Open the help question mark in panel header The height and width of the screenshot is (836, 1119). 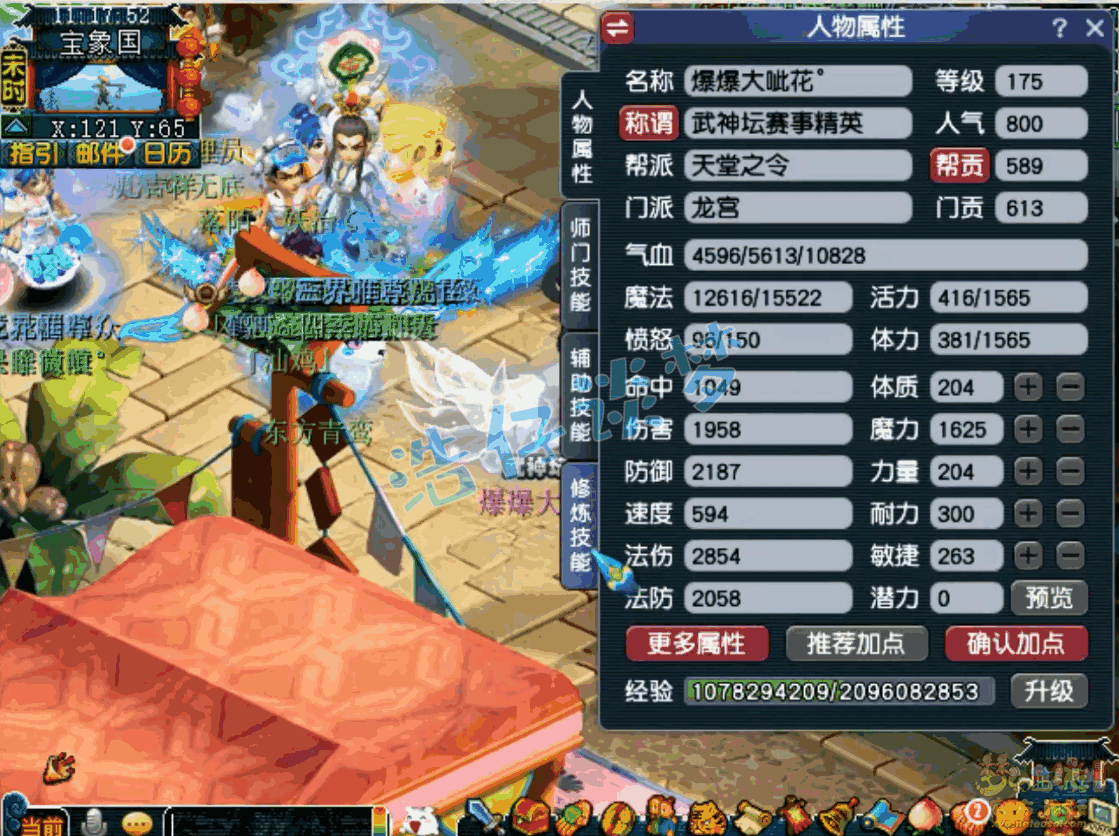(1059, 28)
